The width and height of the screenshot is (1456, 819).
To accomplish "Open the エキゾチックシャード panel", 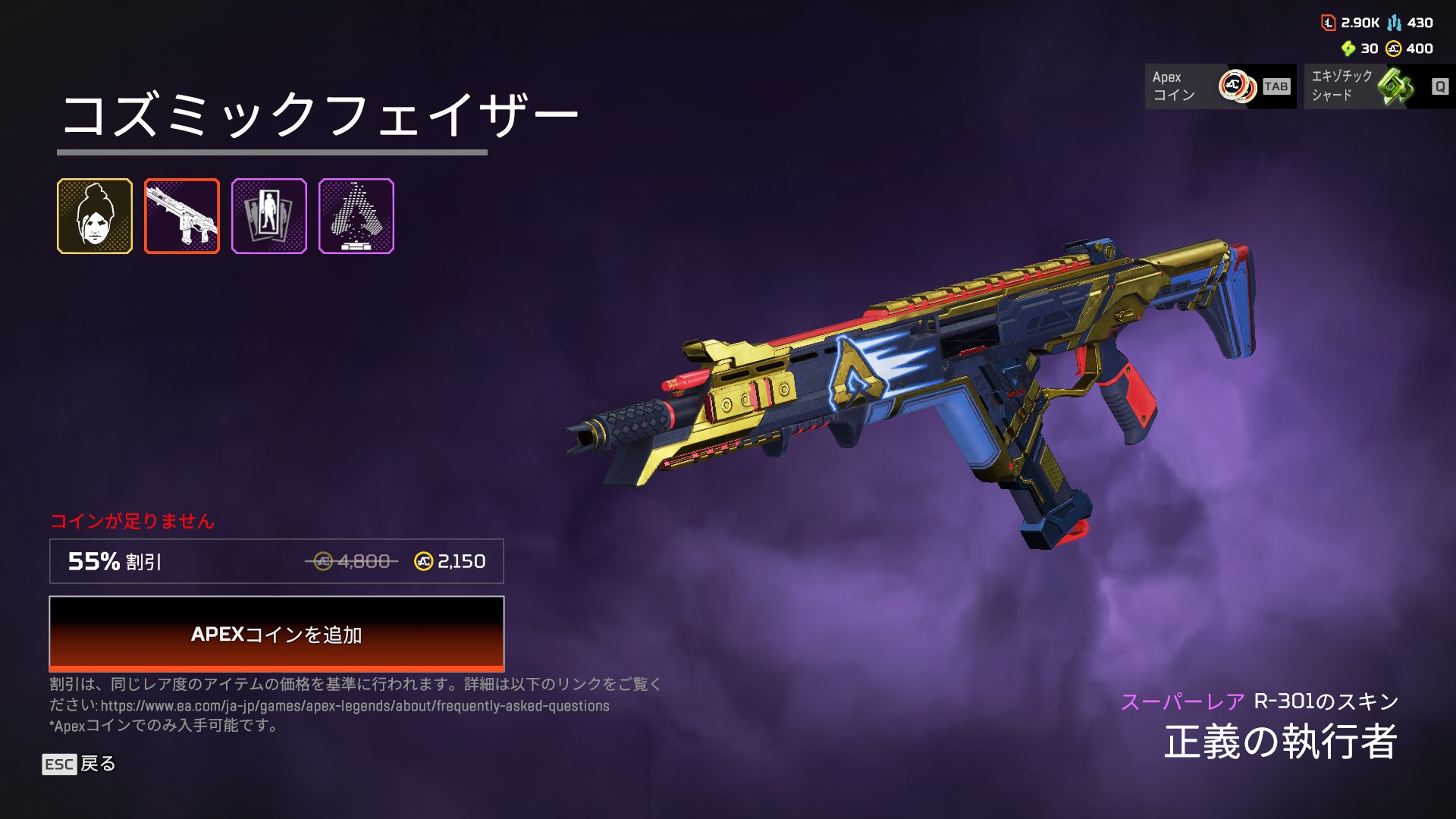I will pyautogui.click(x=1379, y=86).
